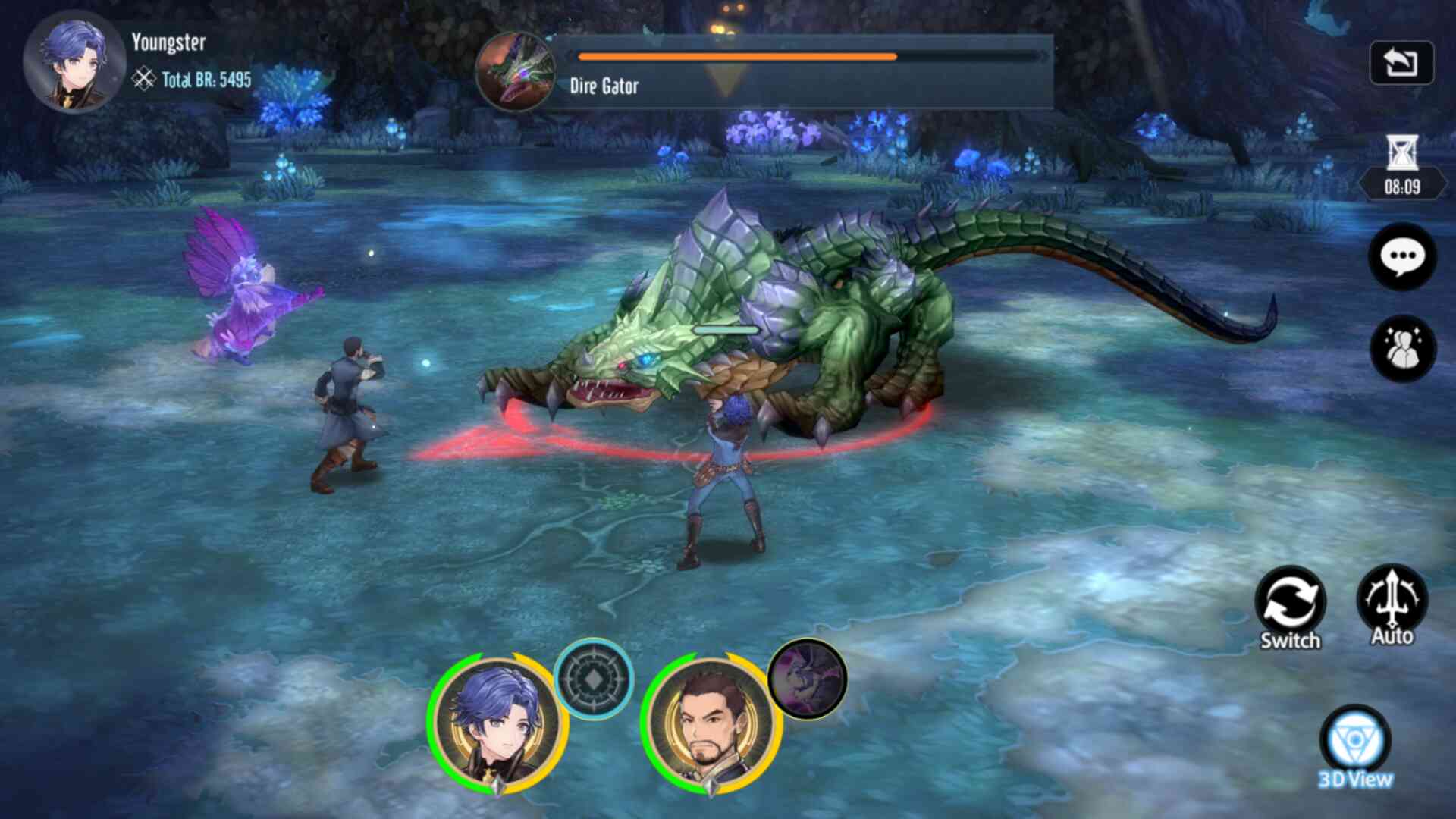Open the Youngster player avatar

(74, 63)
